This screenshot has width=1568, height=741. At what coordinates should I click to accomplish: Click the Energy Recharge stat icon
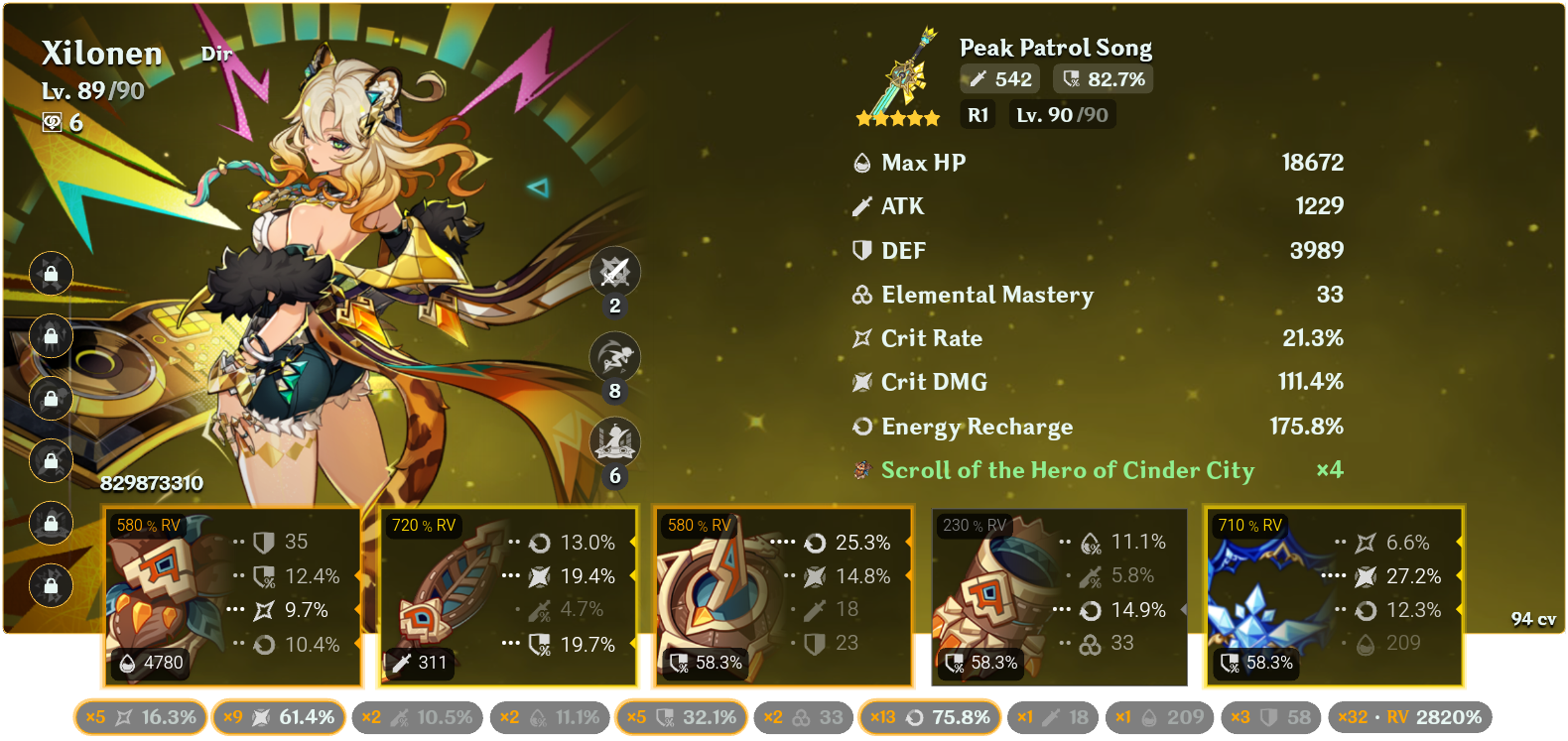pos(861,427)
